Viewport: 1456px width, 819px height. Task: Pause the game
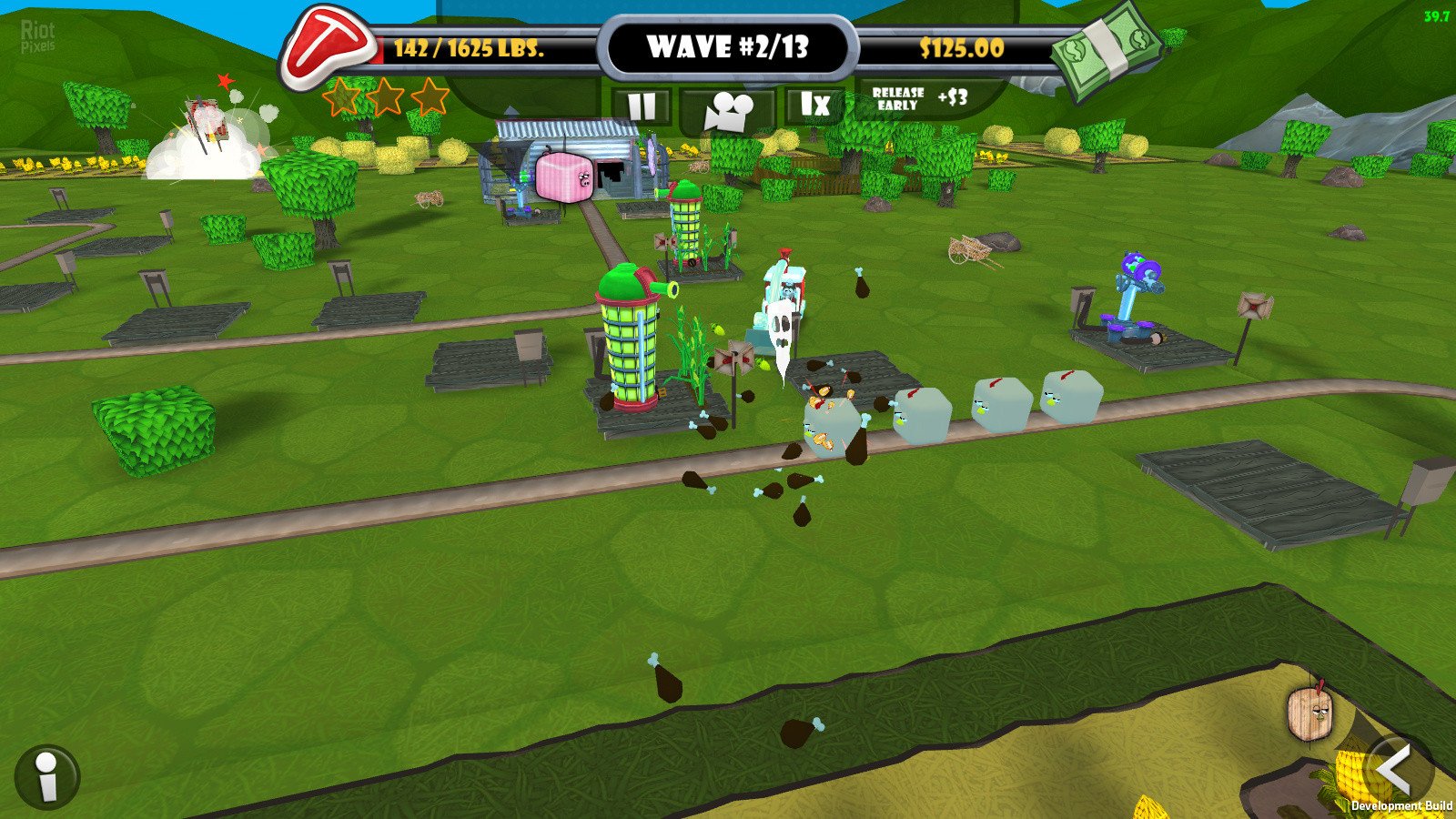coord(642,107)
